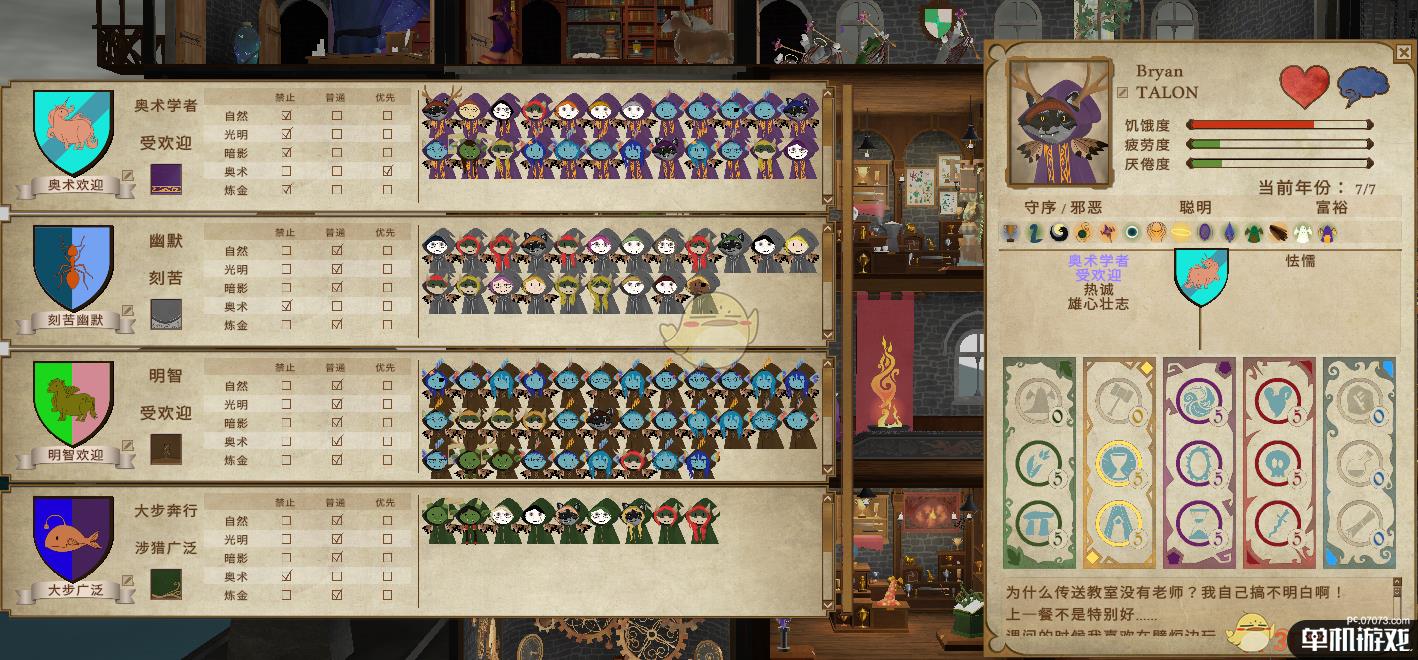Open the brown robe swatch for 明智欢迎
The height and width of the screenshot is (660, 1418).
coord(166,449)
